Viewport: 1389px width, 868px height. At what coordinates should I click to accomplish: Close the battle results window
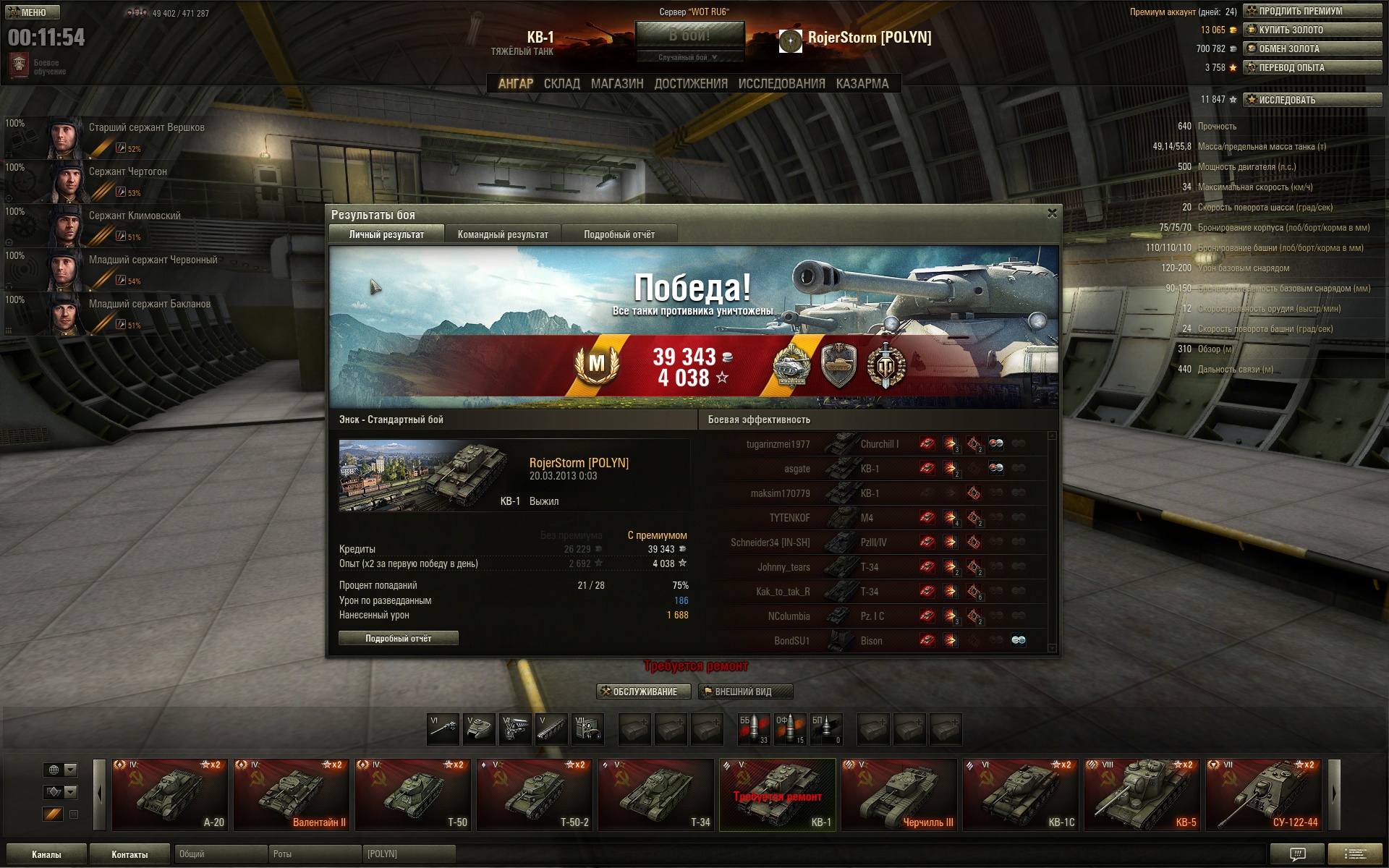click(1052, 213)
